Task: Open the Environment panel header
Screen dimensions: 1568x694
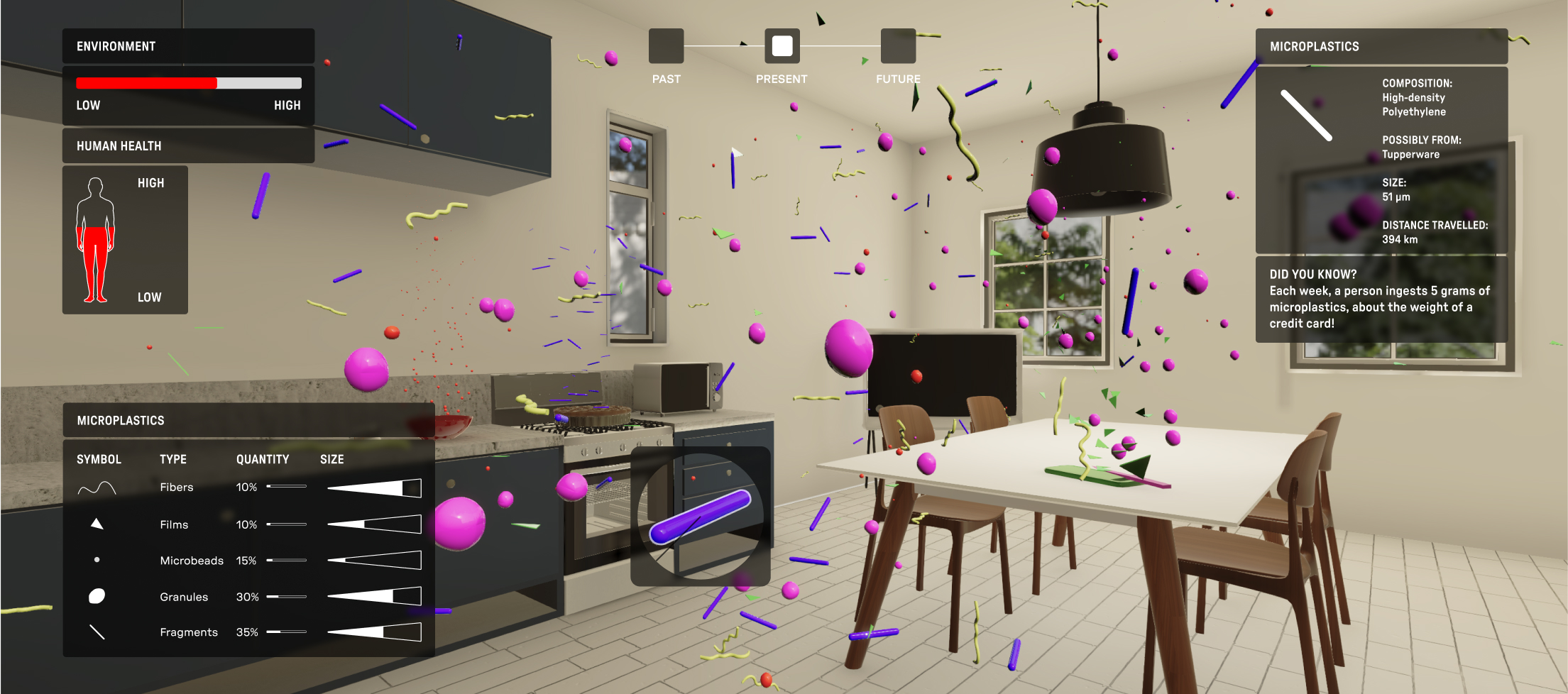Action: tap(188, 46)
